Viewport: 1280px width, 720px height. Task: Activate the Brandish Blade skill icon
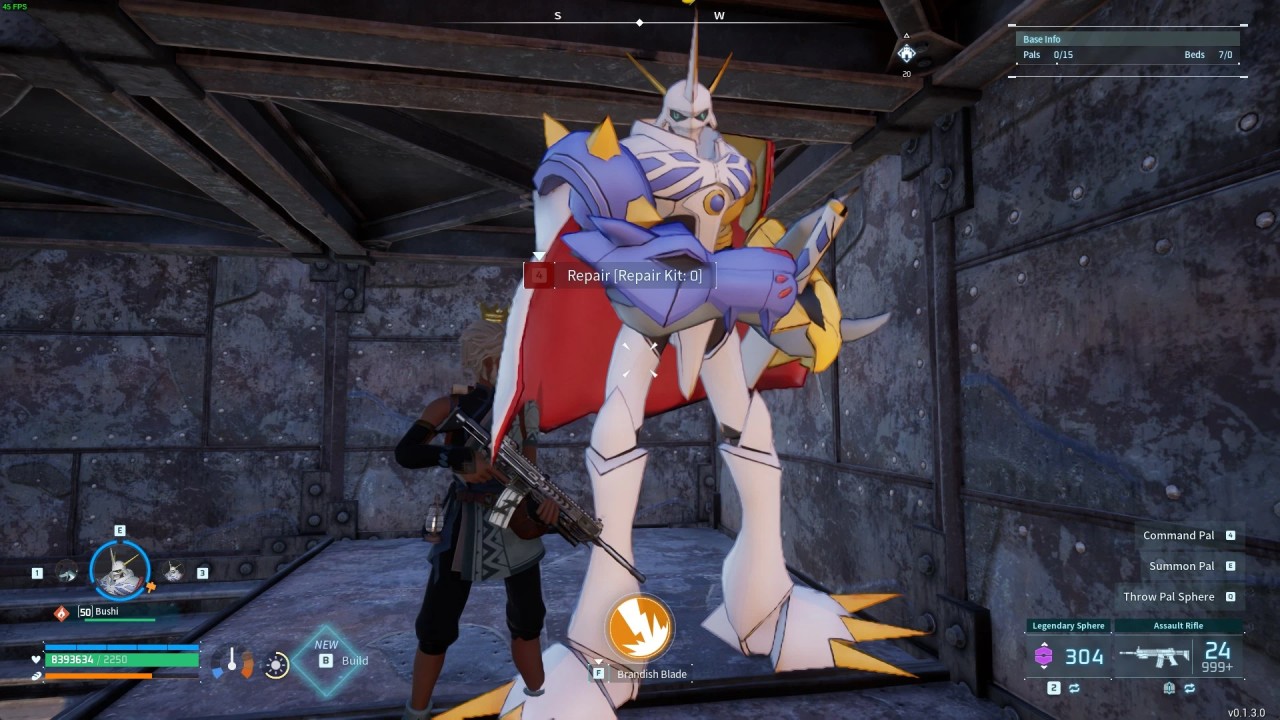tap(639, 628)
